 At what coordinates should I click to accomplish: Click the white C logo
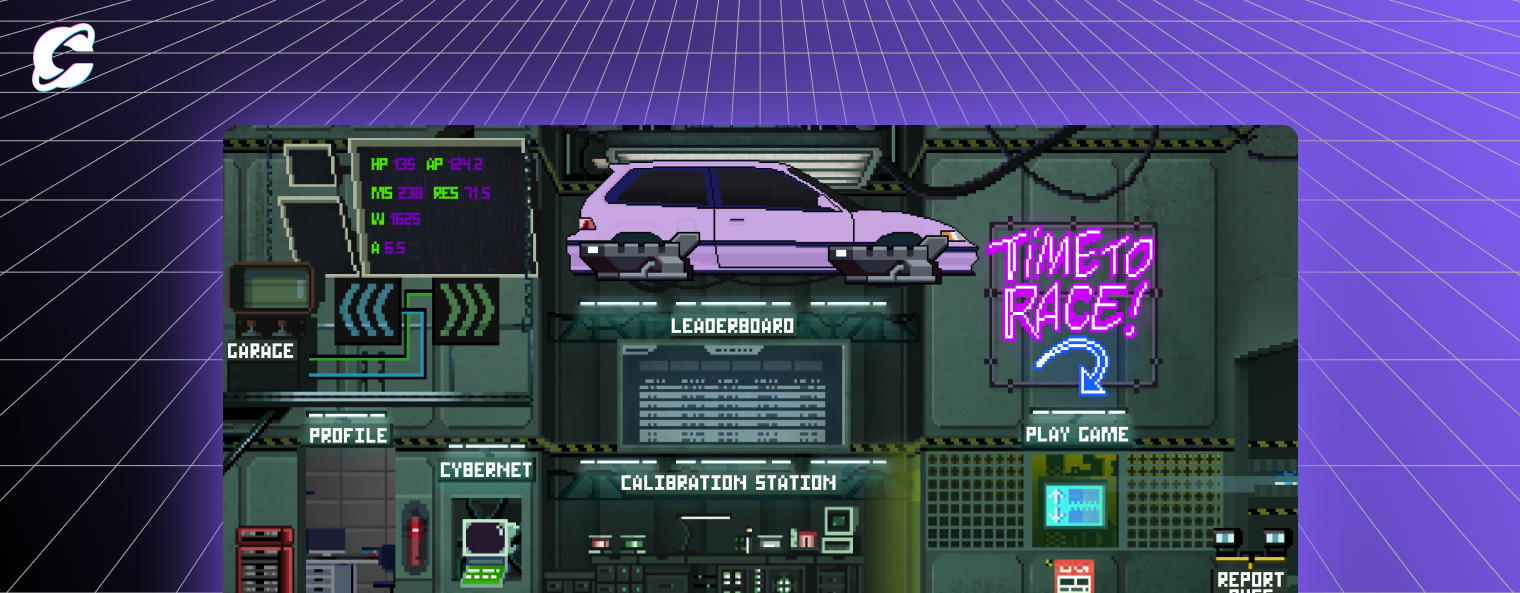[63, 57]
